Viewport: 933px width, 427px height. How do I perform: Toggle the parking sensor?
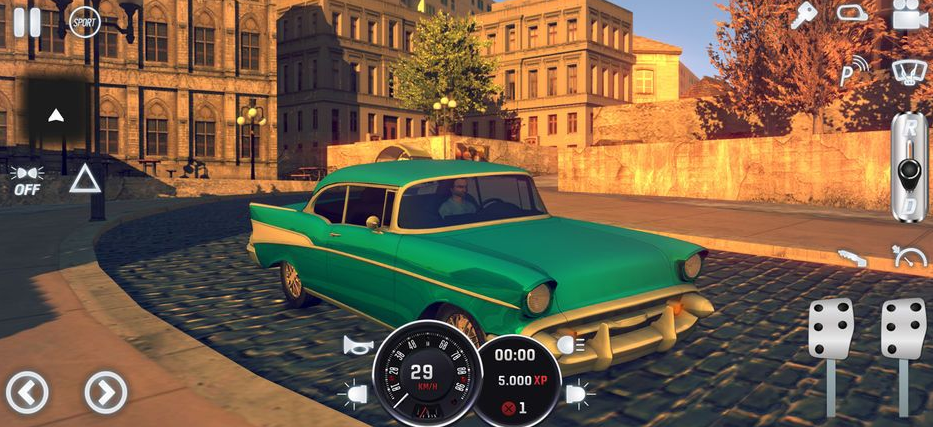coord(853,71)
